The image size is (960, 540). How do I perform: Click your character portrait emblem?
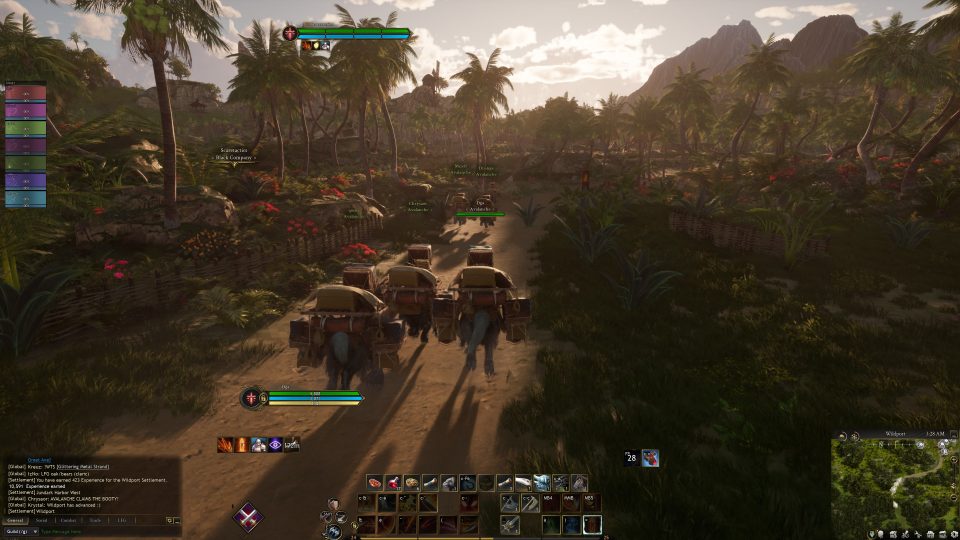point(249,397)
